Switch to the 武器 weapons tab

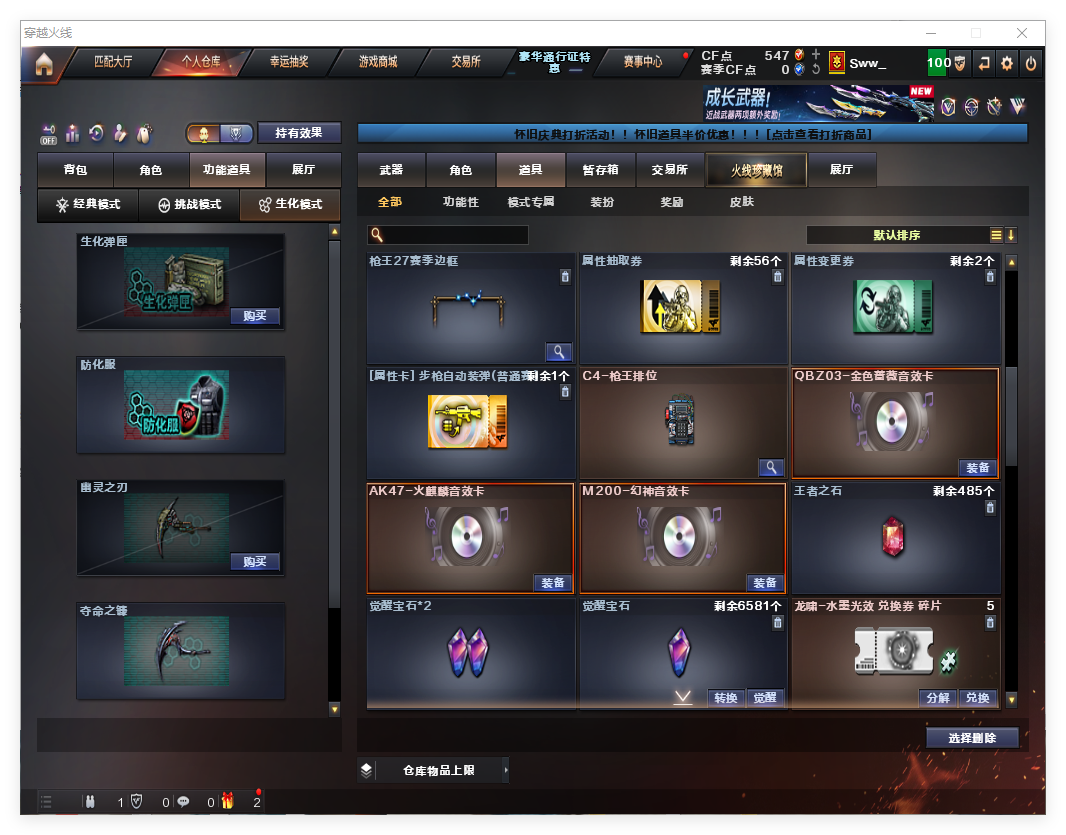pyautogui.click(x=391, y=170)
